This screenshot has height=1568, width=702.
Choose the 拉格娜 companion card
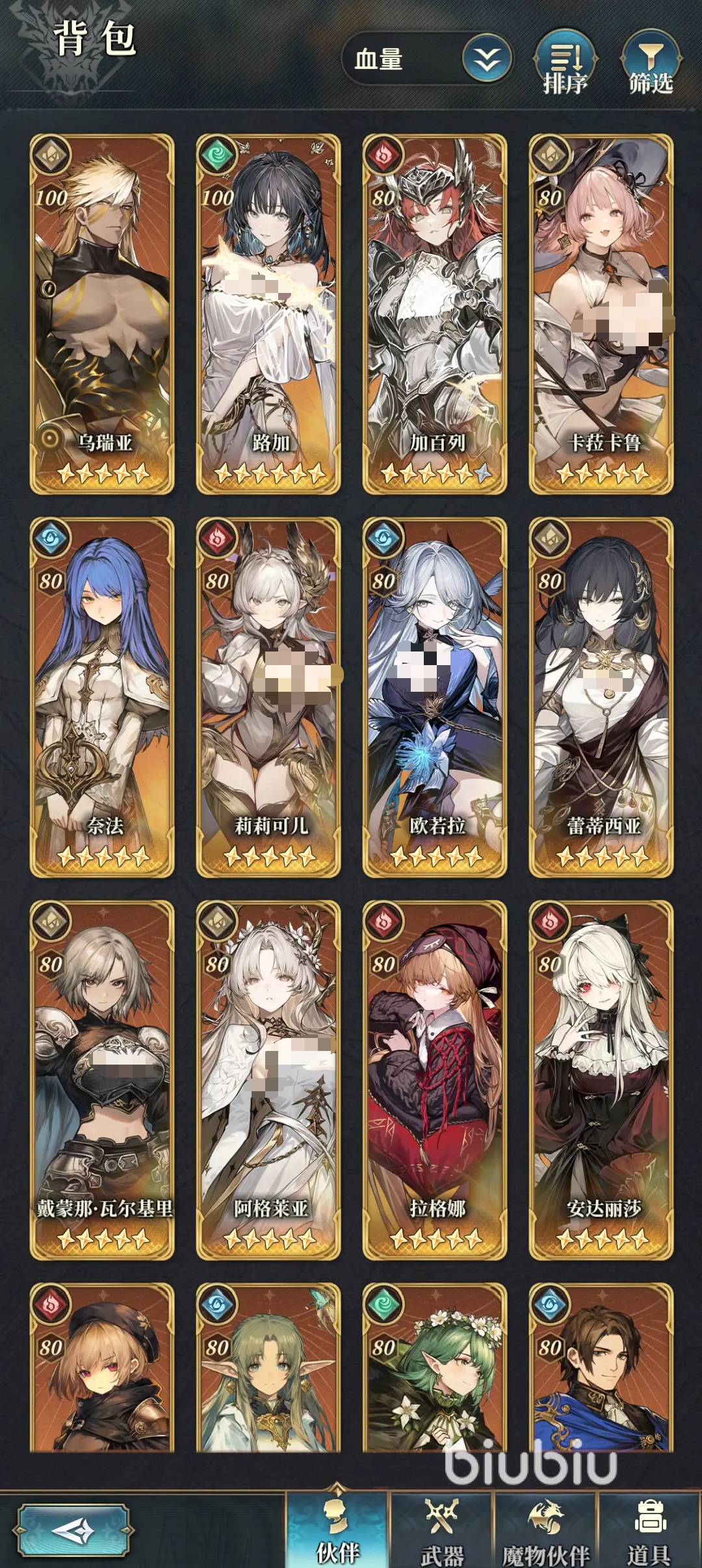coord(435,1080)
